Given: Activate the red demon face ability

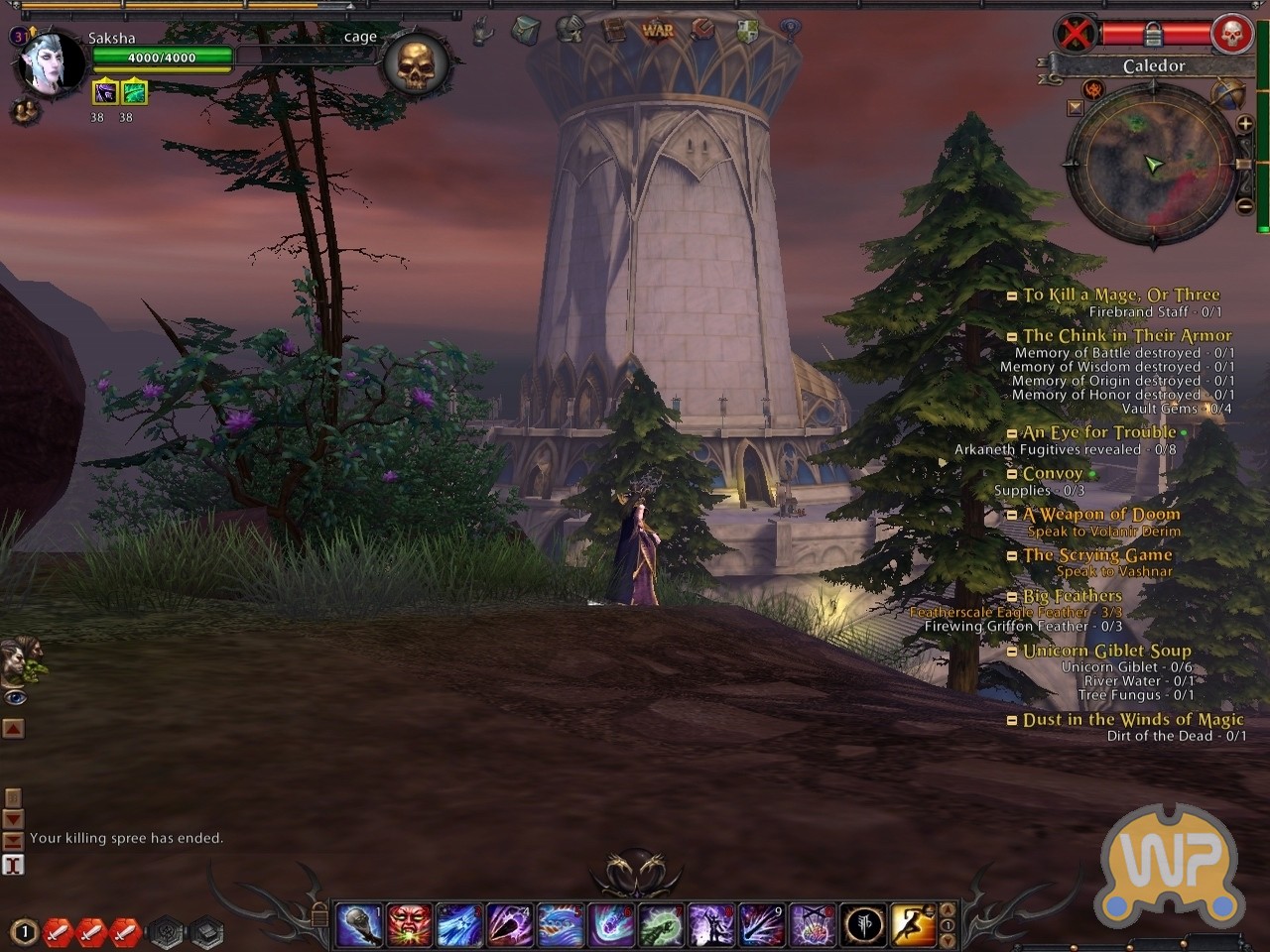Looking at the screenshot, I should pos(409,925).
